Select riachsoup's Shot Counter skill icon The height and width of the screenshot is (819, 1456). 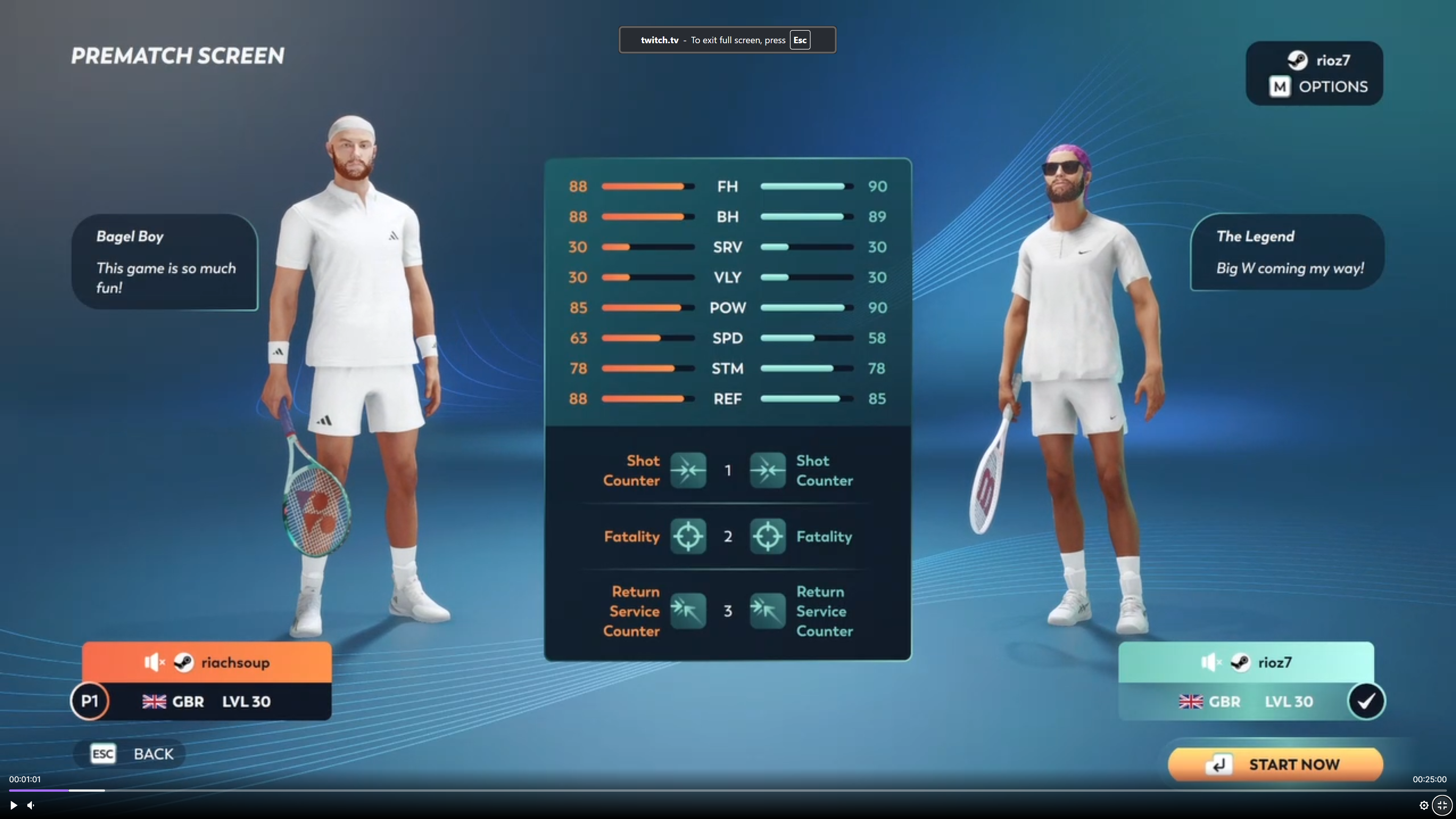tap(688, 470)
